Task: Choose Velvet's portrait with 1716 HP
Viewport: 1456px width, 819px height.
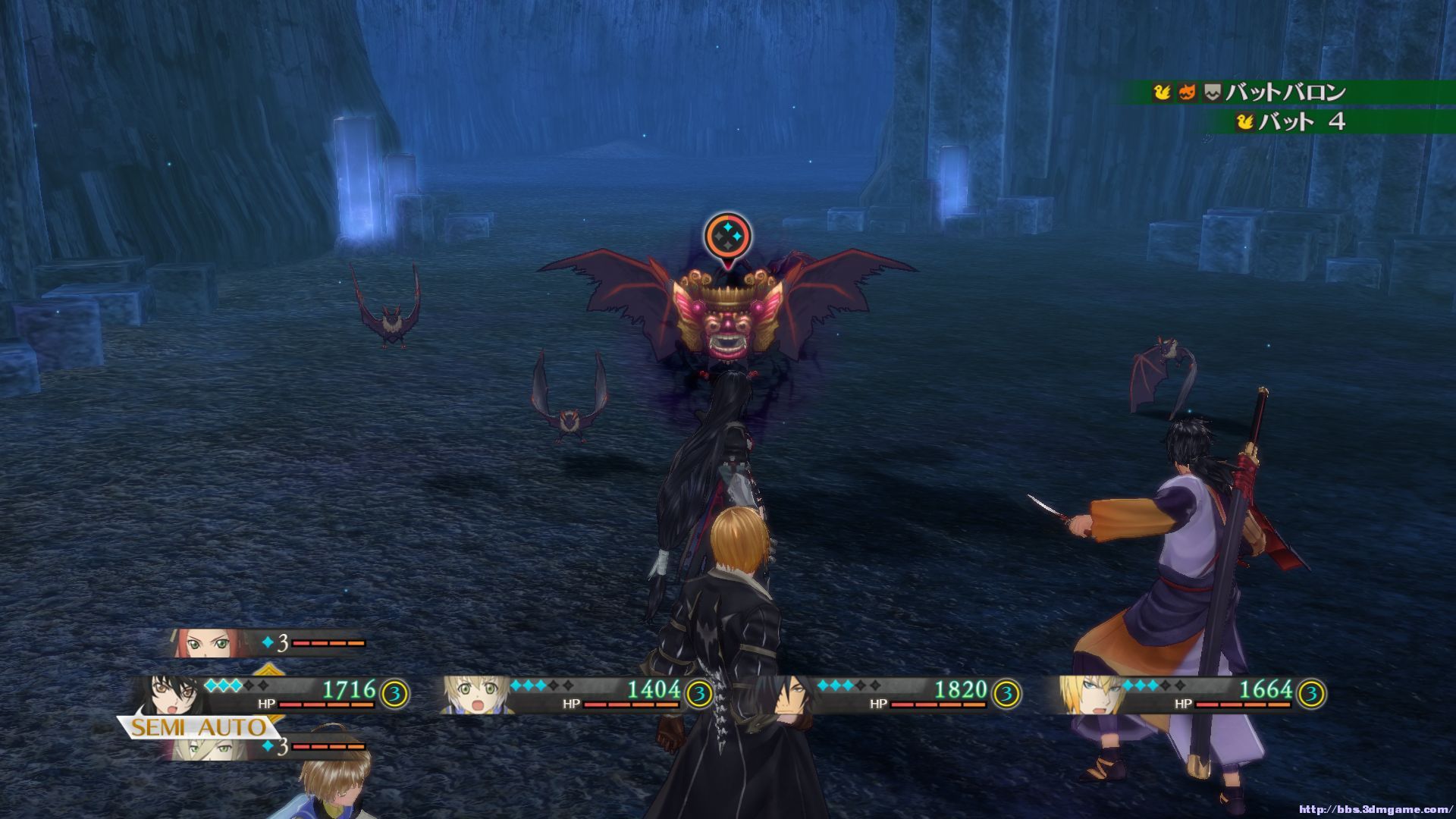Action: pyautogui.click(x=169, y=694)
